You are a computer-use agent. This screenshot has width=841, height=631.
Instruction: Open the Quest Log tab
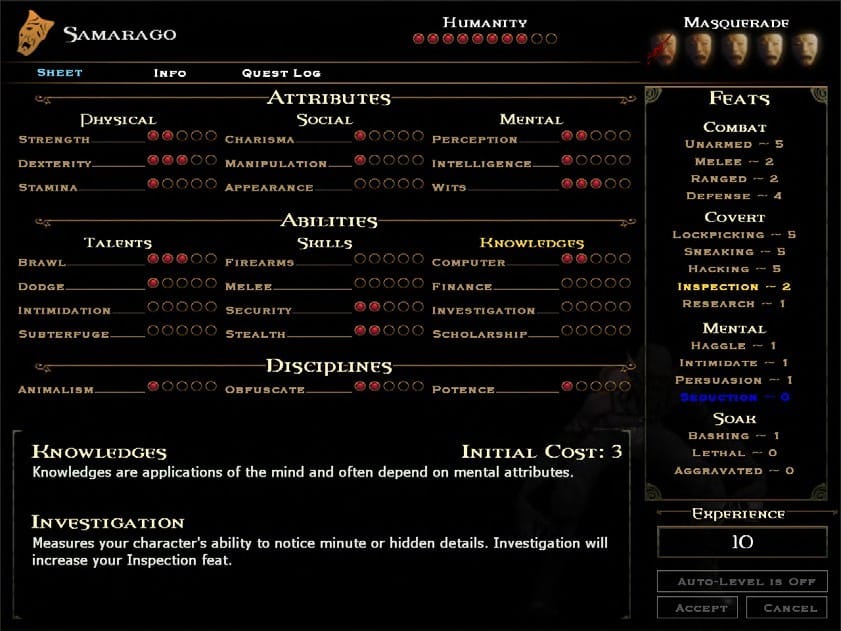pos(281,73)
